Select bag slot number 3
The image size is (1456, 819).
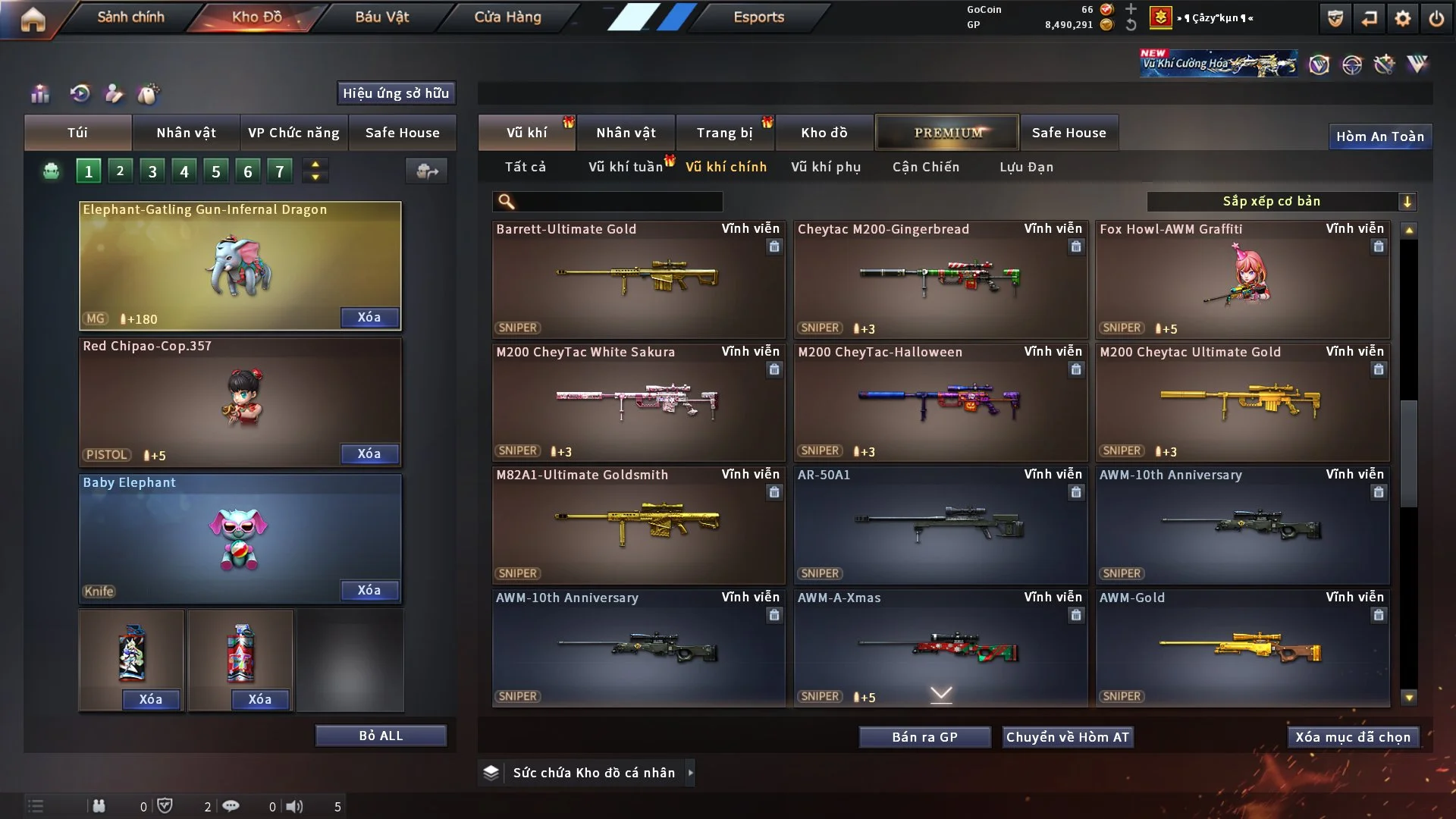152,171
